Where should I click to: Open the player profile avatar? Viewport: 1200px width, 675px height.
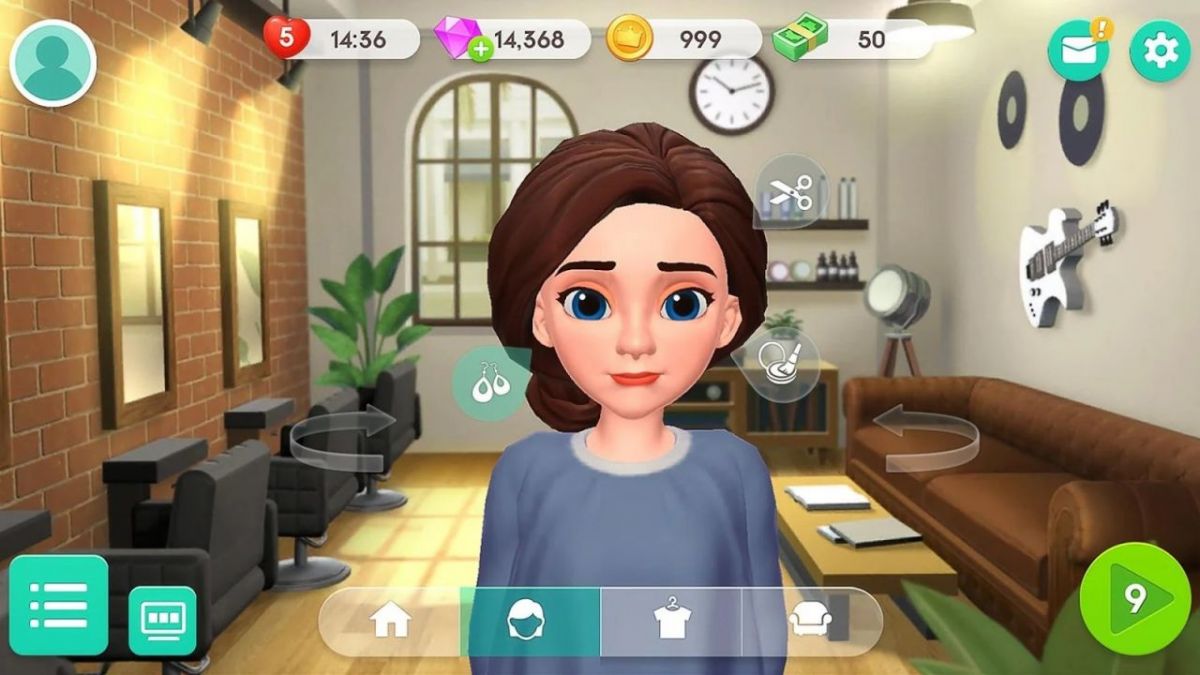point(52,62)
